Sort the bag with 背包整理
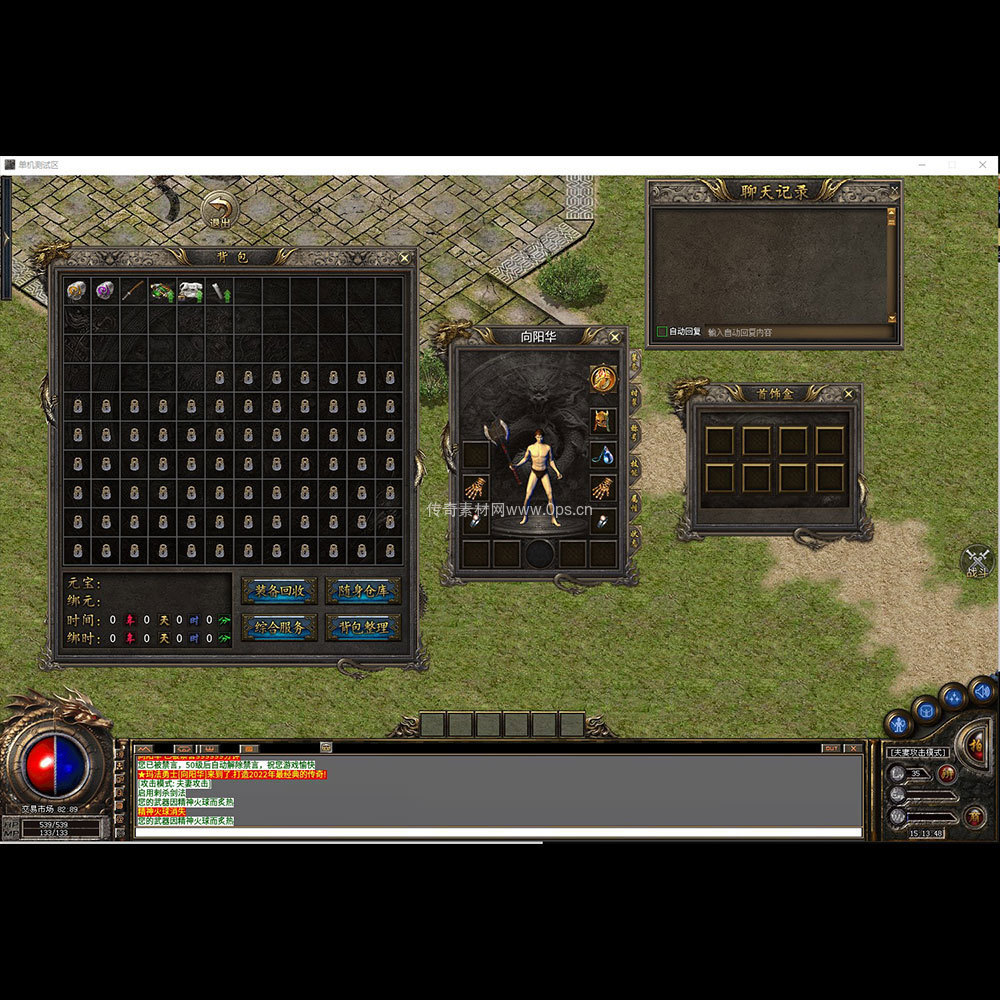Image resolution: width=1000 pixels, height=1000 pixels. [363, 628]
